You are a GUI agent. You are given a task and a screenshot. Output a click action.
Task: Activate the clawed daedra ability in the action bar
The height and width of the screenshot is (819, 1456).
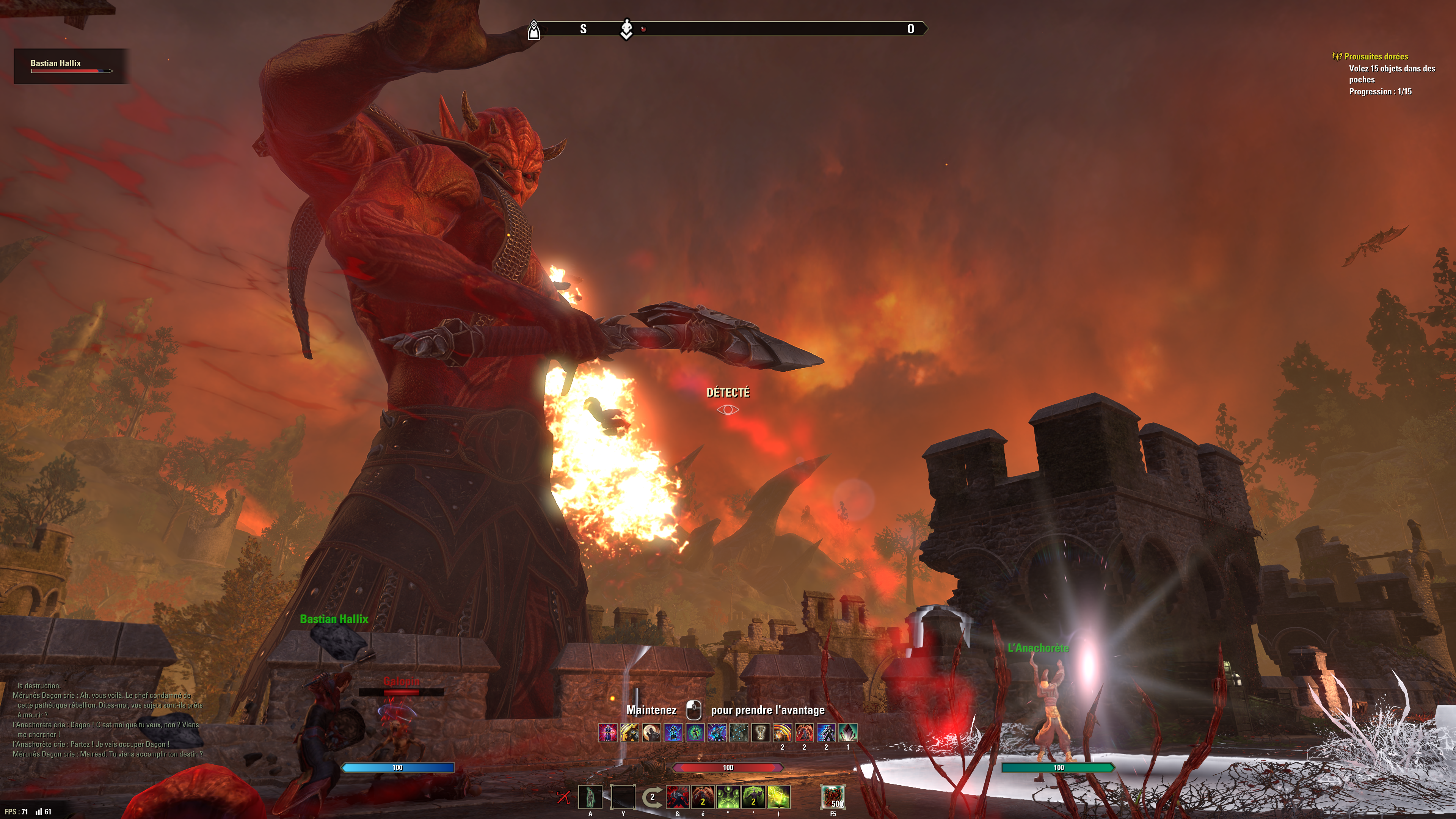tap(703, 797)
